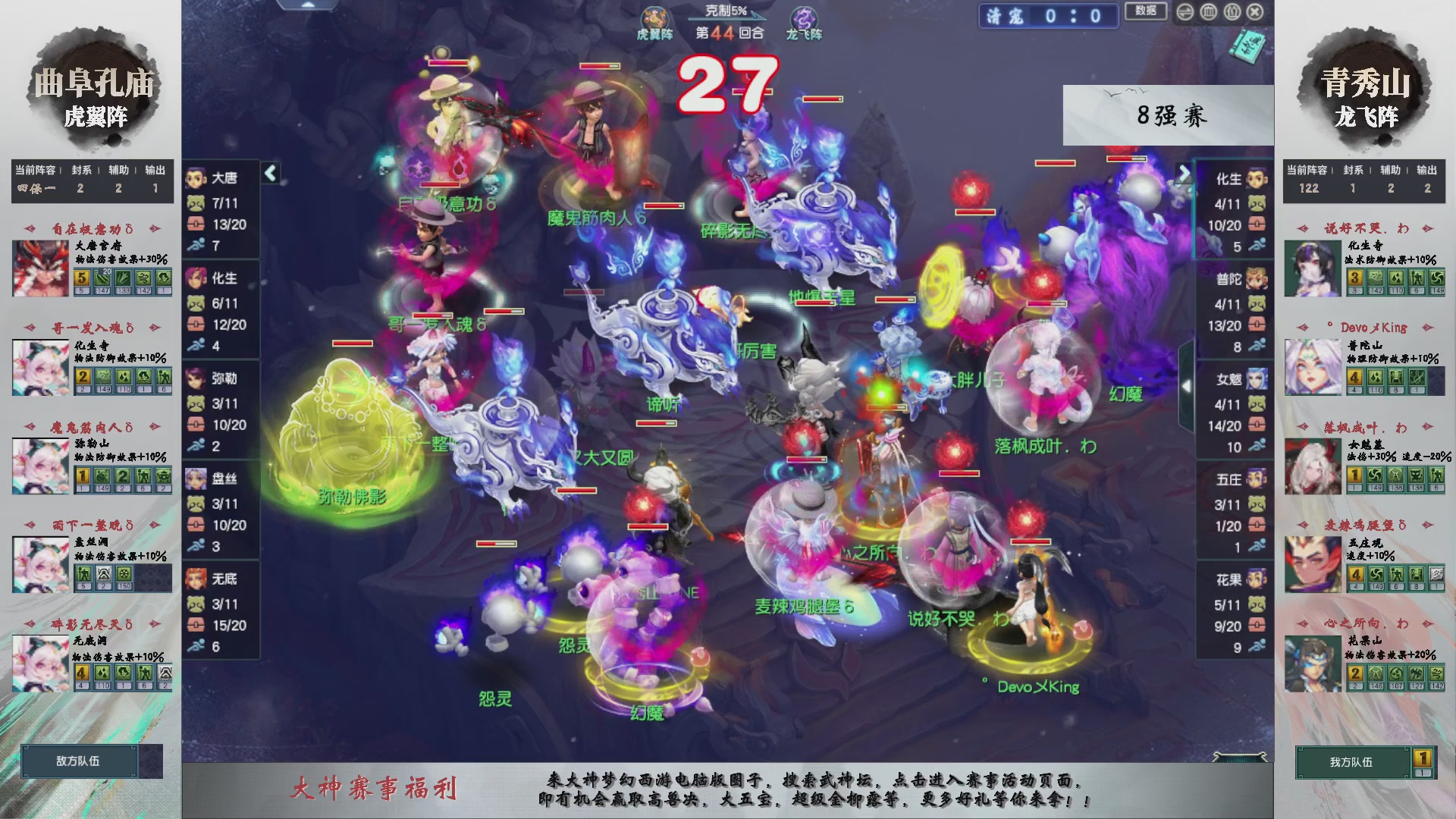Click the 大唐 character portrait in left roster

(x=196, y=179)
